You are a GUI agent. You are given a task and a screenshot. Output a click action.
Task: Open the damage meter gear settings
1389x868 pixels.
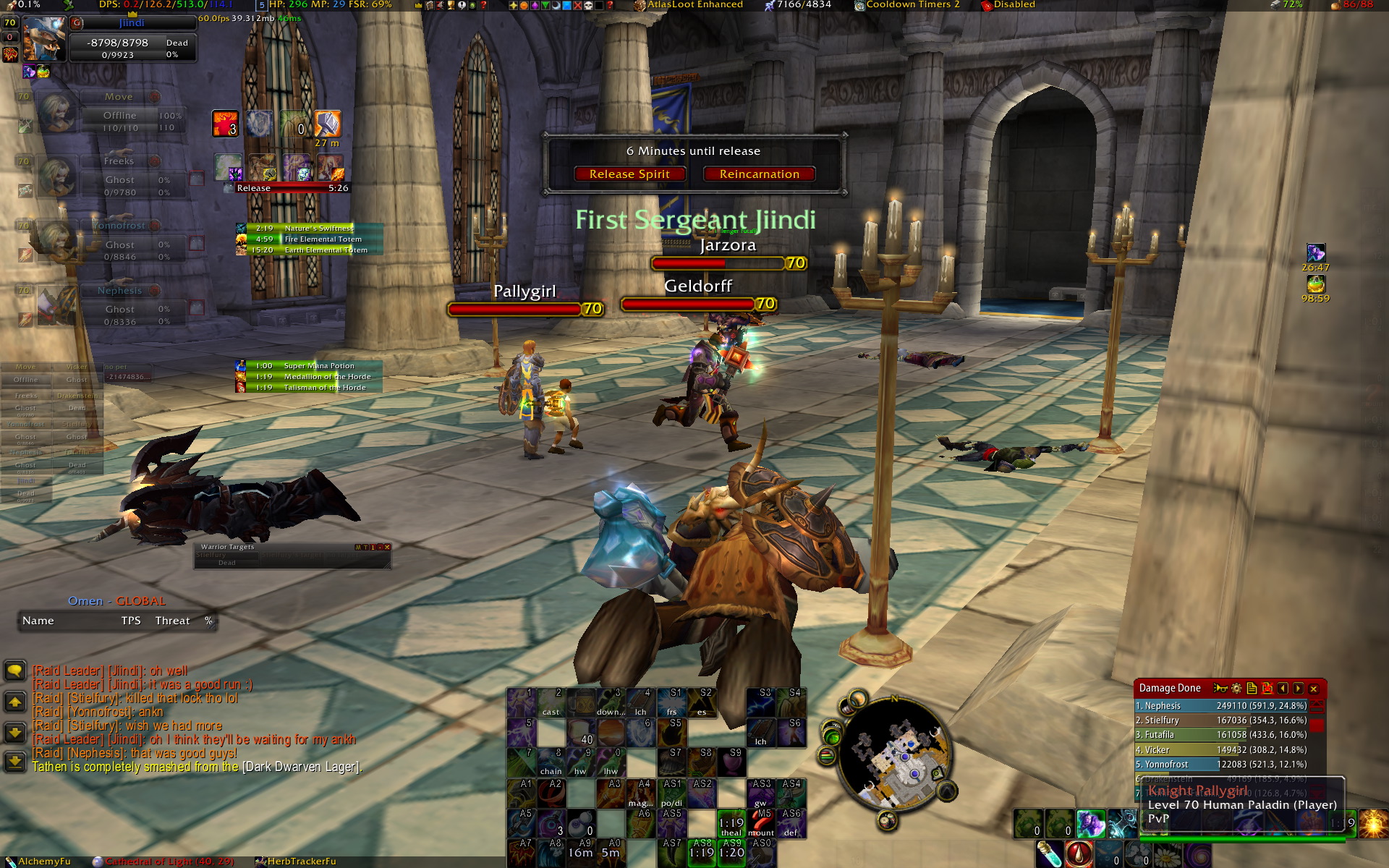tap(1236, 689)
